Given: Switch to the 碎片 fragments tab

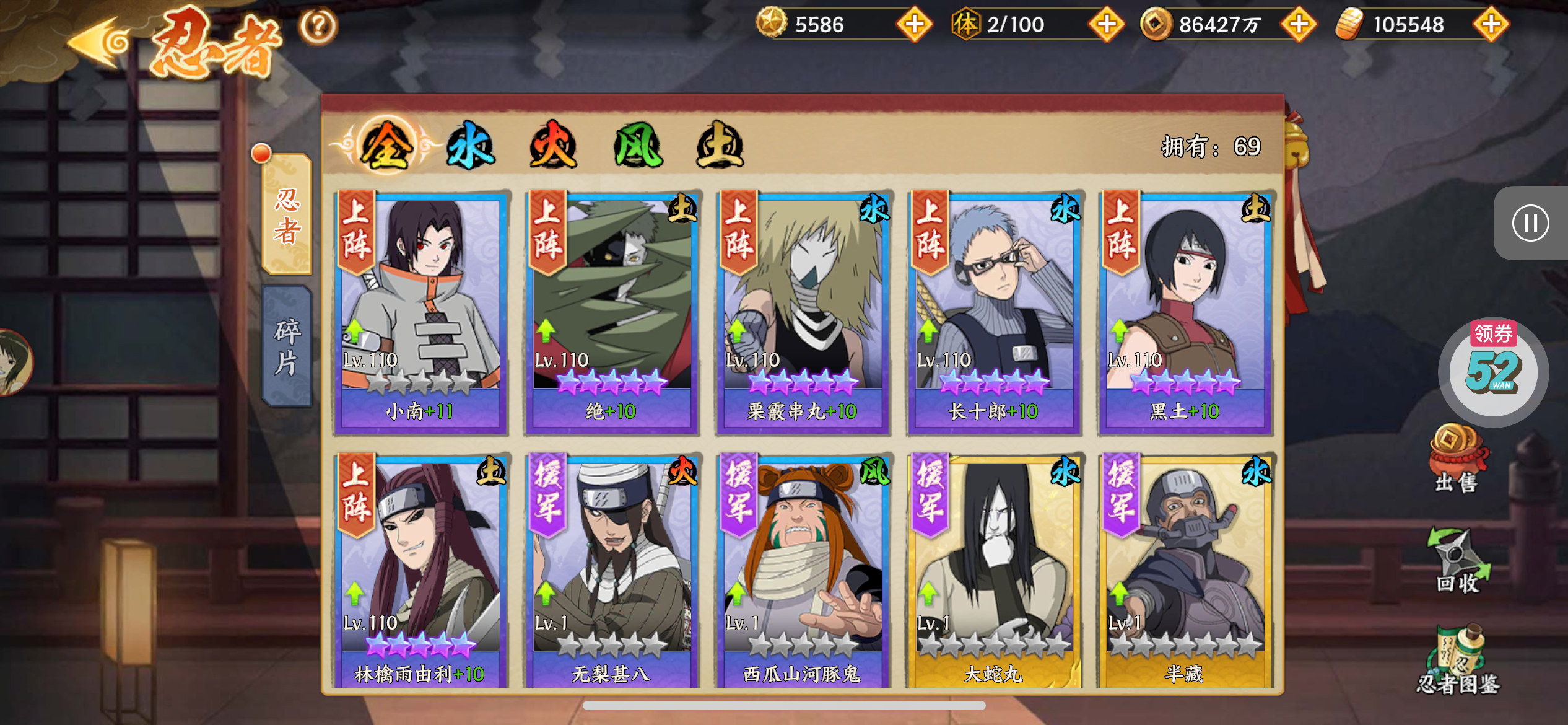Looking at the screenshot, I should (x=287, y=346).
